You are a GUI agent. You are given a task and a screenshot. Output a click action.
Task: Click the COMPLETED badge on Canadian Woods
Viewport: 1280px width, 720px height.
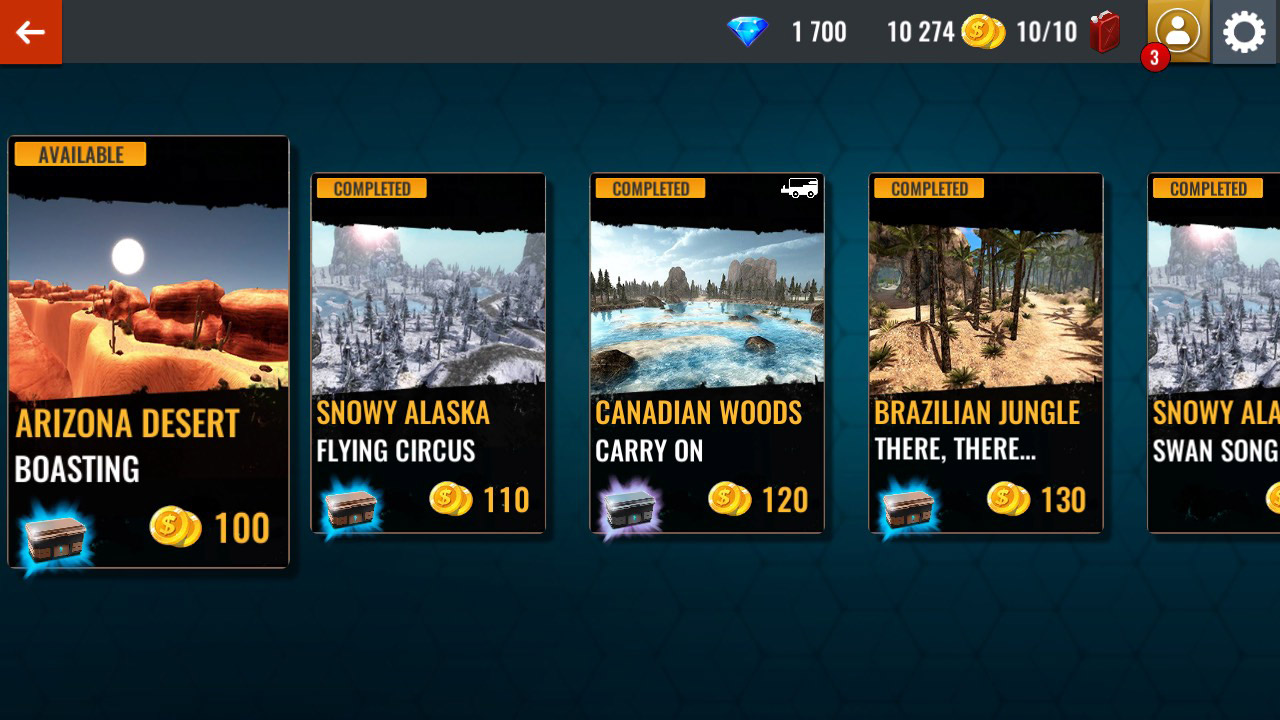(x=649, y=188)
